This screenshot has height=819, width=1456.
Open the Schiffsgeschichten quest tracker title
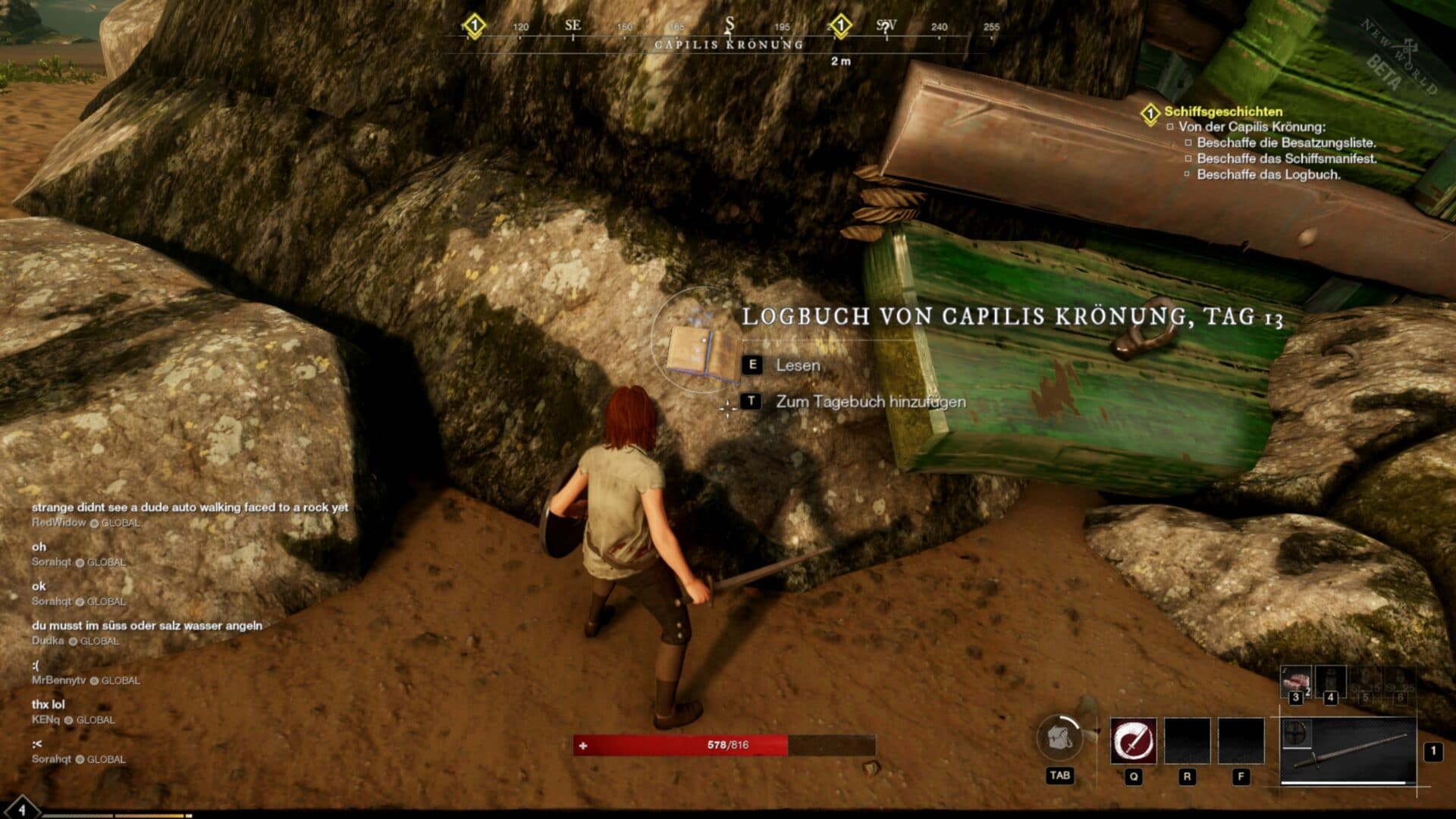(1223, 111)
